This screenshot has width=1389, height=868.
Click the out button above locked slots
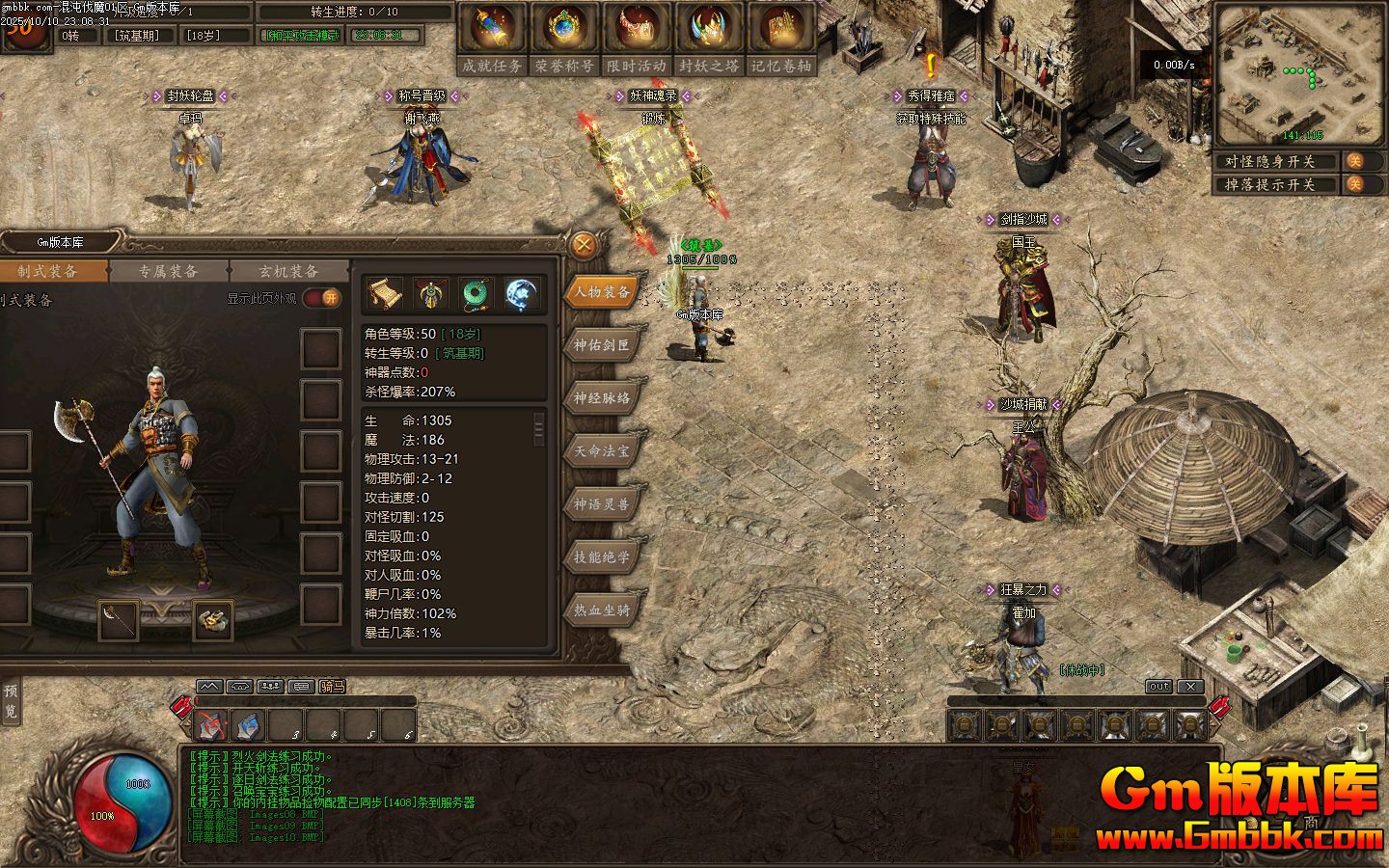coord(1158,687)
